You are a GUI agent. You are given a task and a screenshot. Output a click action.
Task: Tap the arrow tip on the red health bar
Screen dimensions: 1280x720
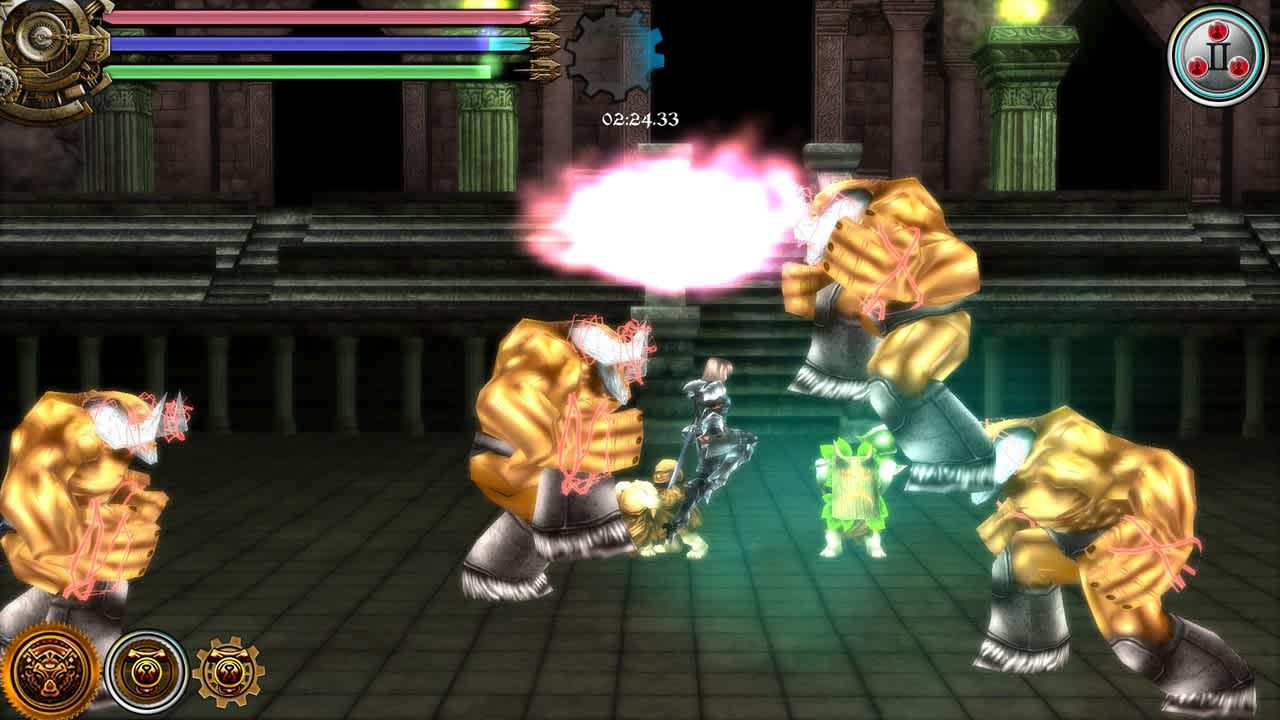coord(545,13)
